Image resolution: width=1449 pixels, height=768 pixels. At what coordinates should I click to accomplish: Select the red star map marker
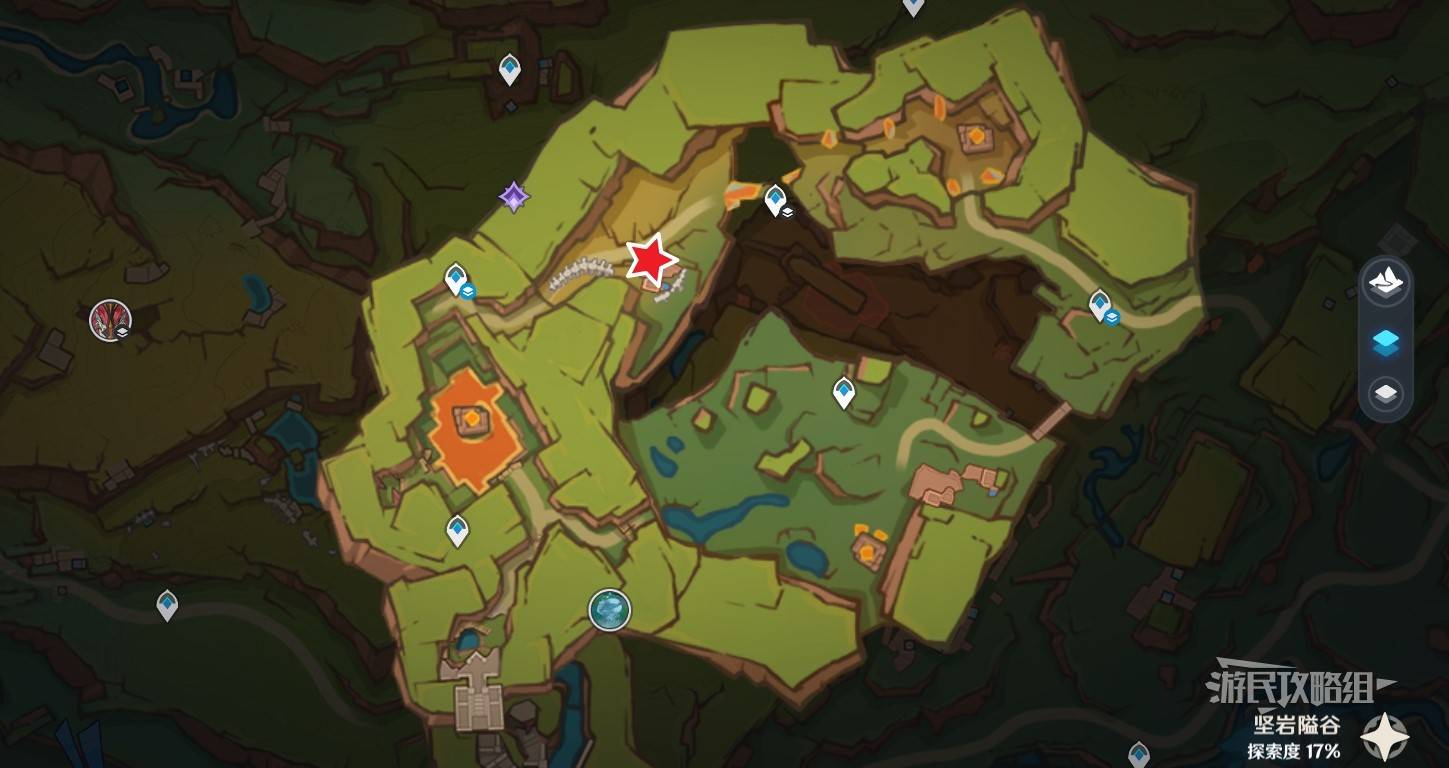pyautogui.click(x=651, y=260)
